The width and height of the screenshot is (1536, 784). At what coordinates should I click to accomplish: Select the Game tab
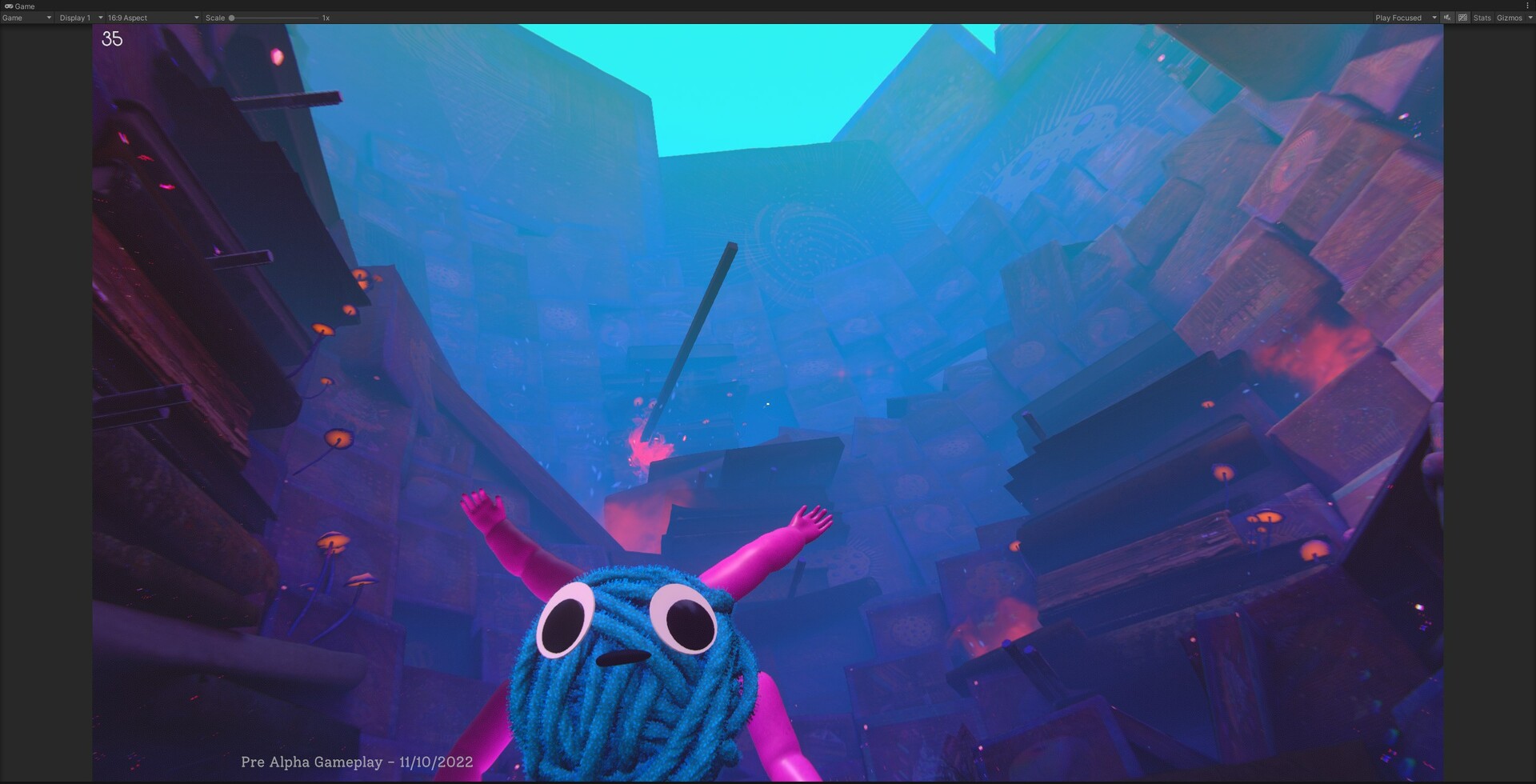coord(24,6)
